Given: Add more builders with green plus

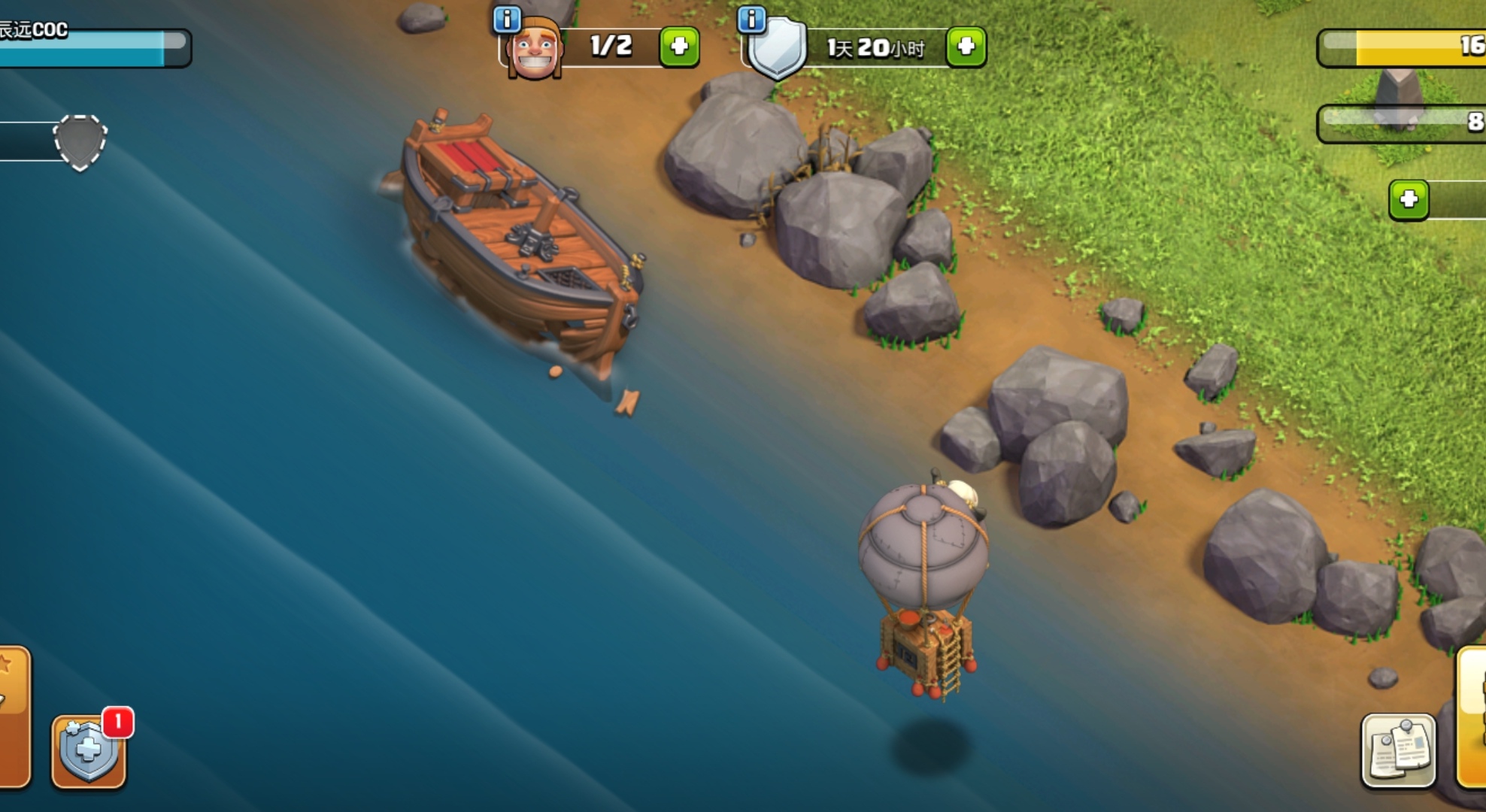Looking at the screenshot, I should pyautogui.click(x=679, y=47).
